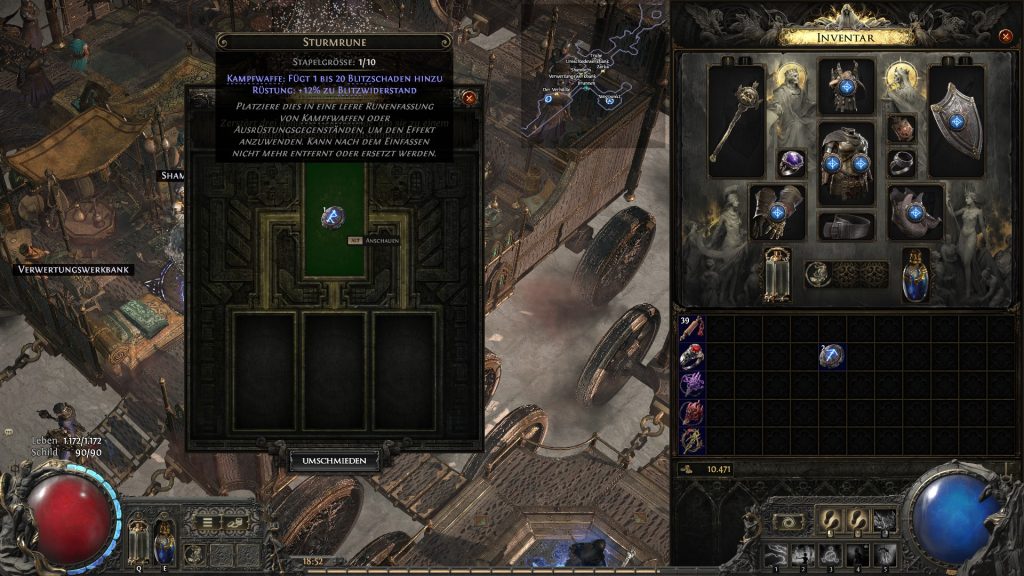Image resolution: width=1024 pixels, height=576 pixels.
Task: Select the Sturmrune in the reforging slot
Action: [334, 216]
